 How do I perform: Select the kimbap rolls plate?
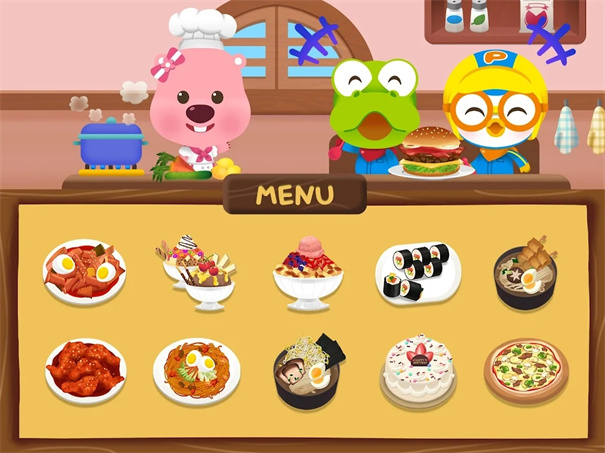point(418,271)
